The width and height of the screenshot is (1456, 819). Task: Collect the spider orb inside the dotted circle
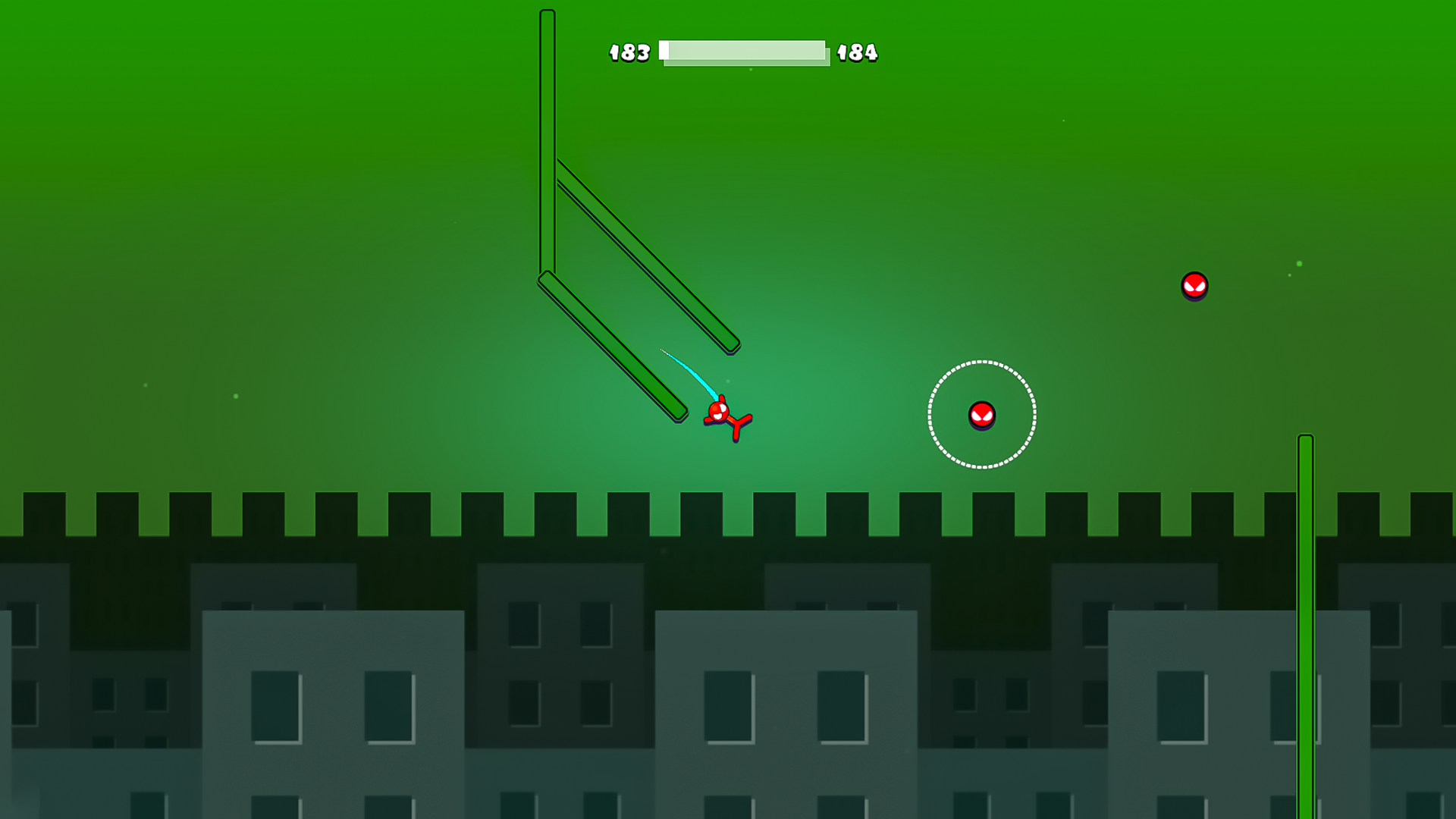coord(981,416)
